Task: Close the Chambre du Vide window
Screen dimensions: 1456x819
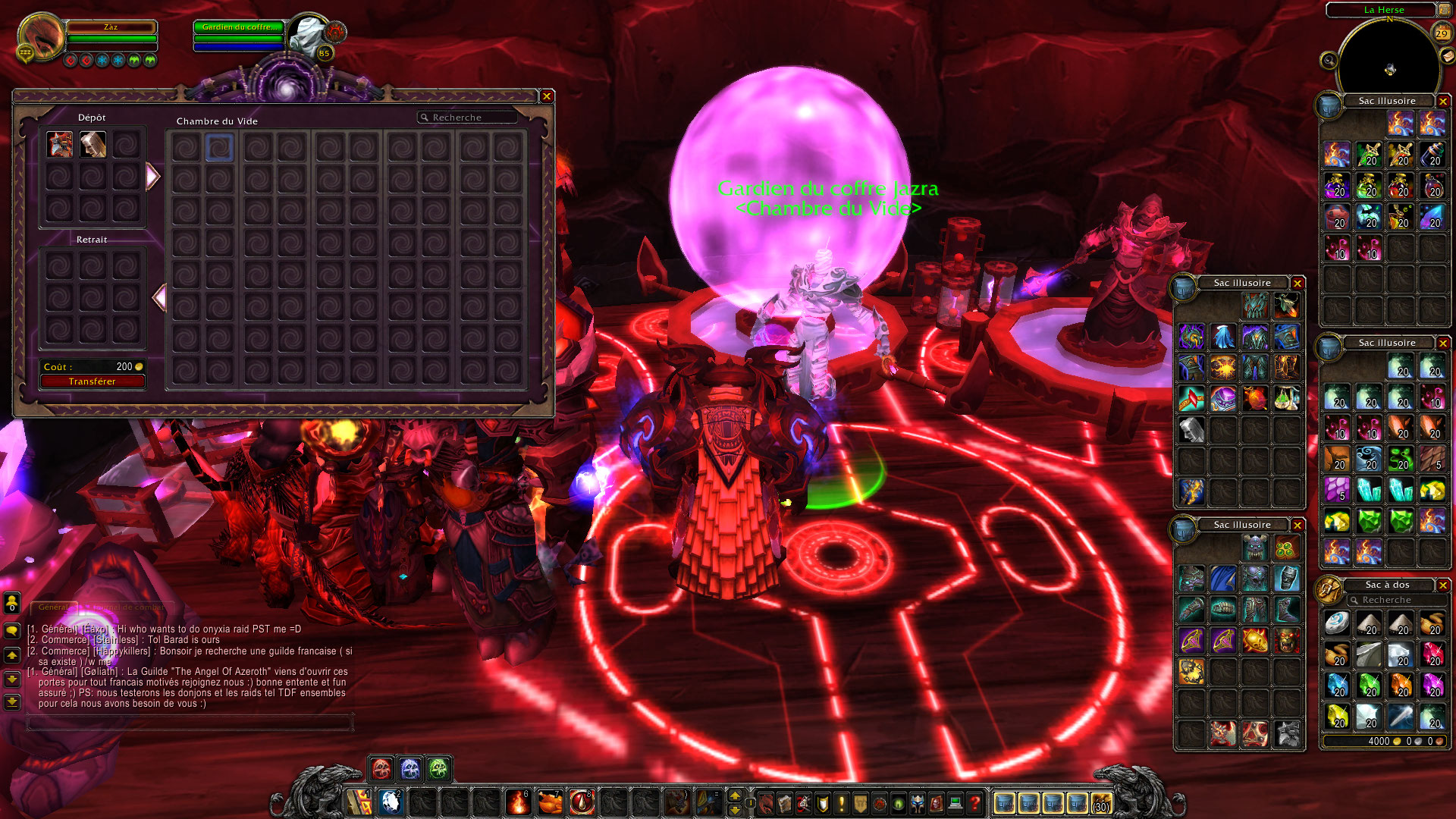Action: tap(546, 96)
